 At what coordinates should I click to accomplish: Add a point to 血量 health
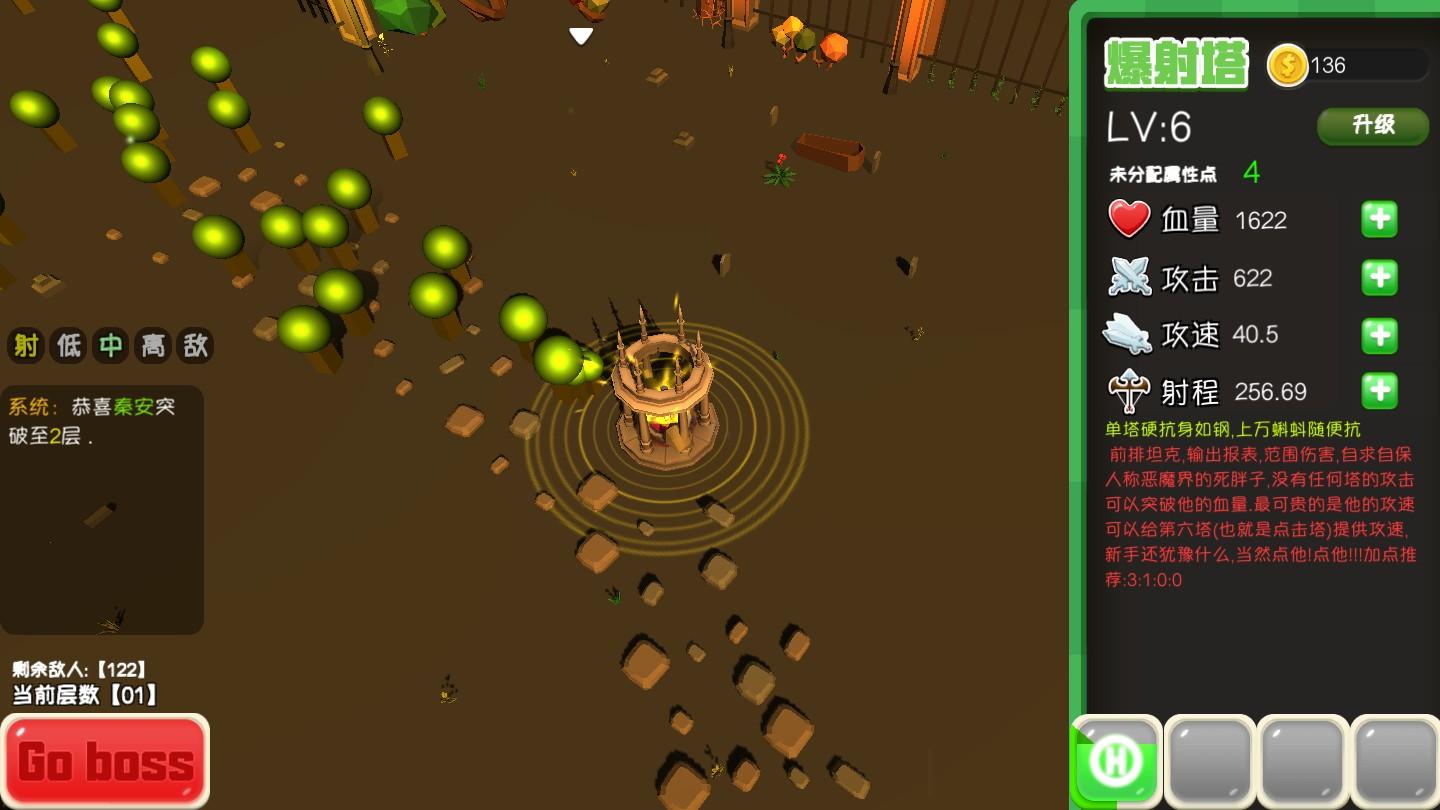[x=1379, y=219]
